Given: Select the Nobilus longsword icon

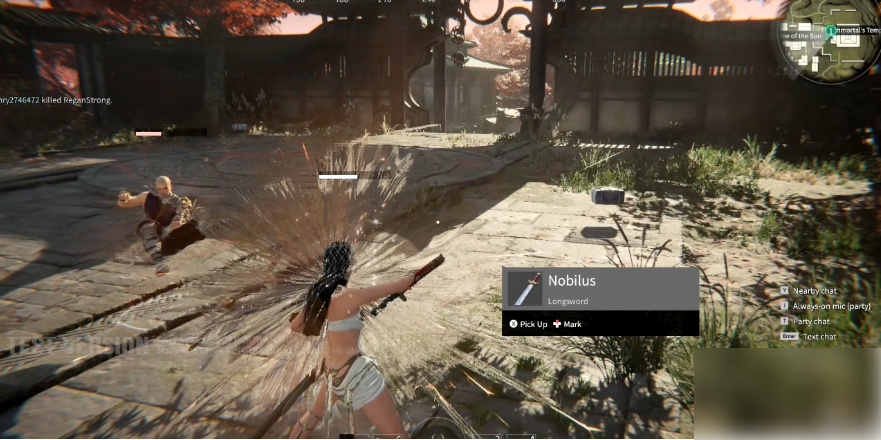Looking at the screenshot, I should pos(524,289).
